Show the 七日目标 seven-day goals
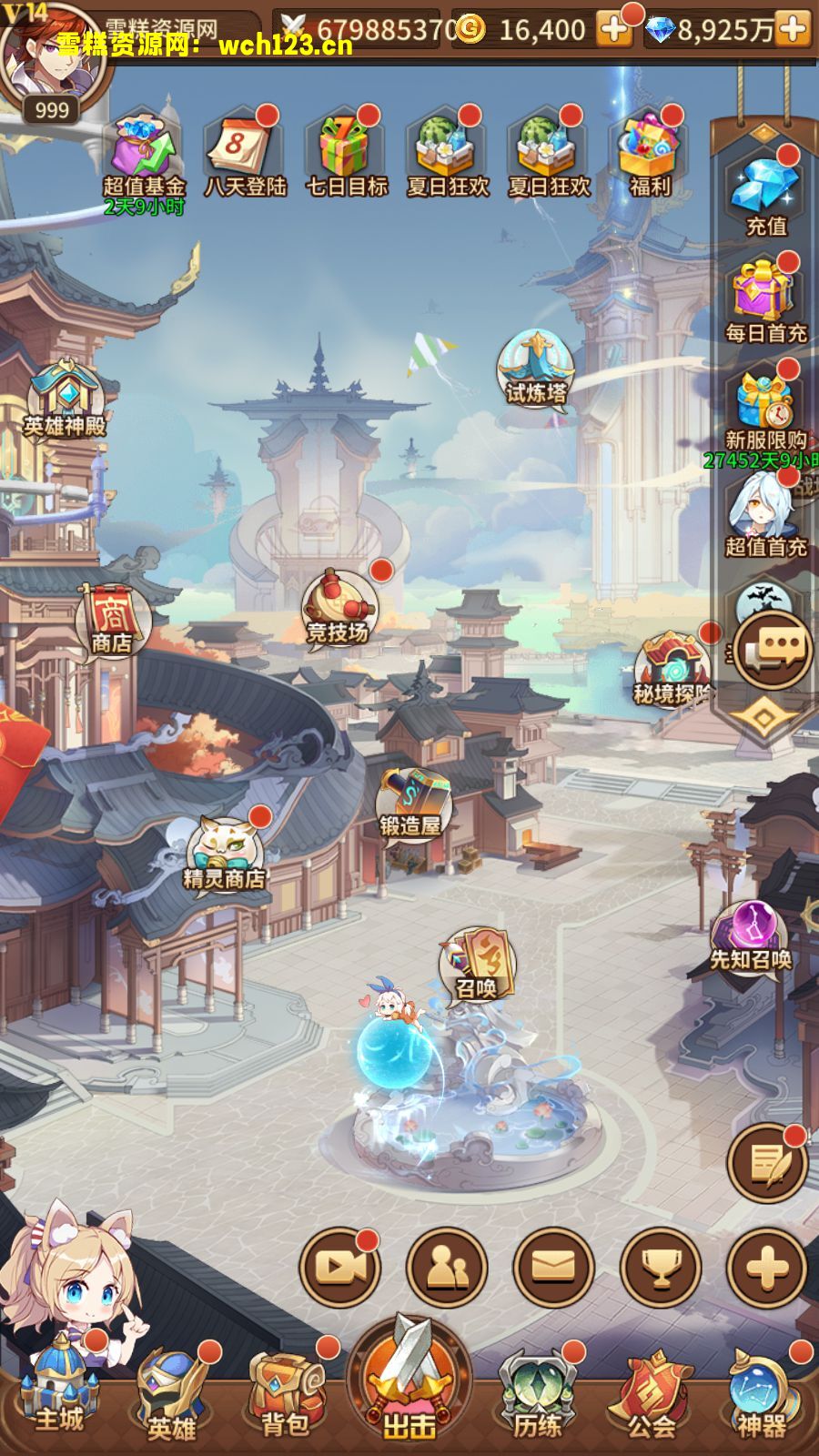The height and width of the screenshot is (1456, 819). pos(346,150)
